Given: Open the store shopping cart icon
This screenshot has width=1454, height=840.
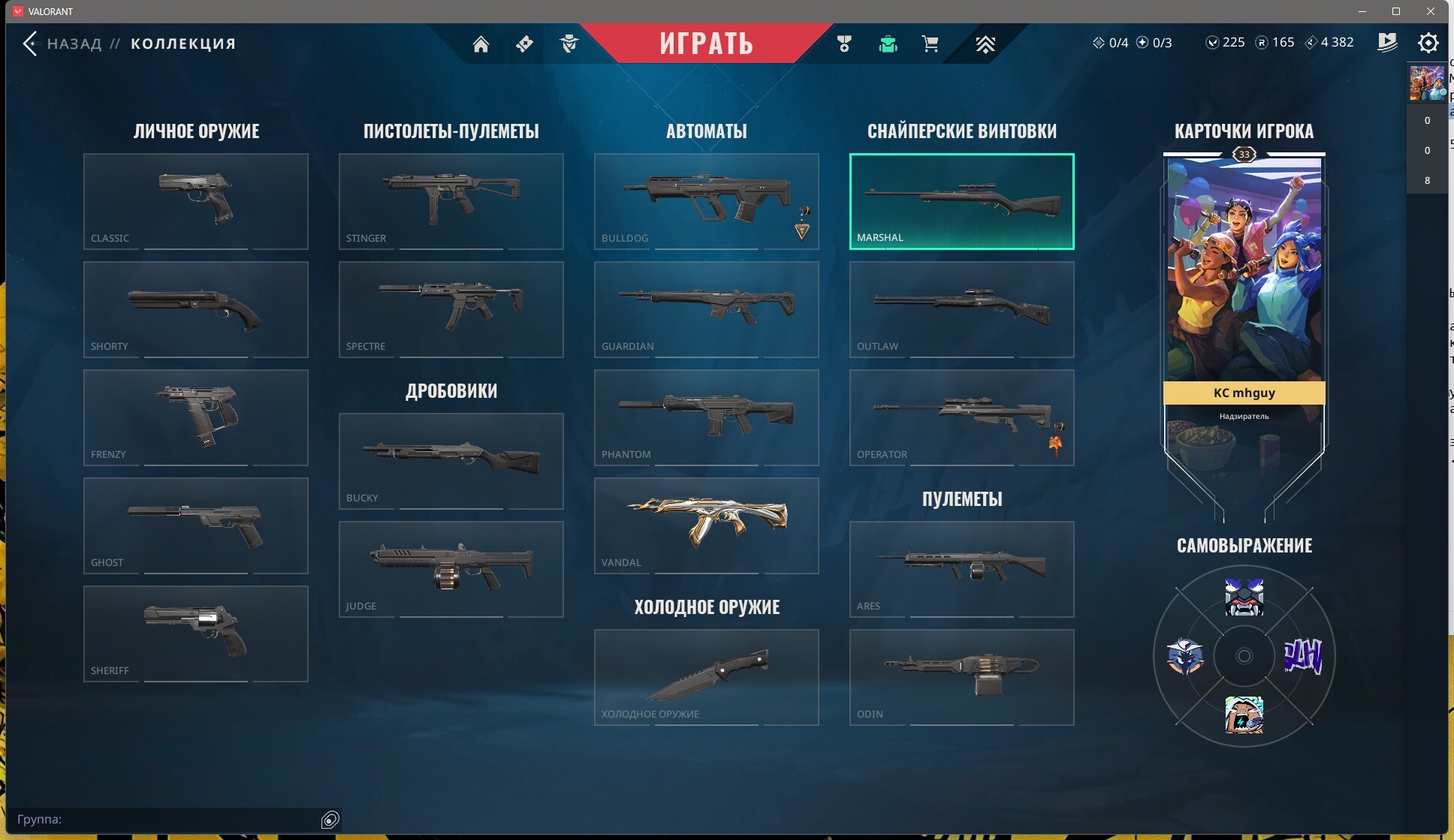Looking at the screenshot, I should pos(930,44).
